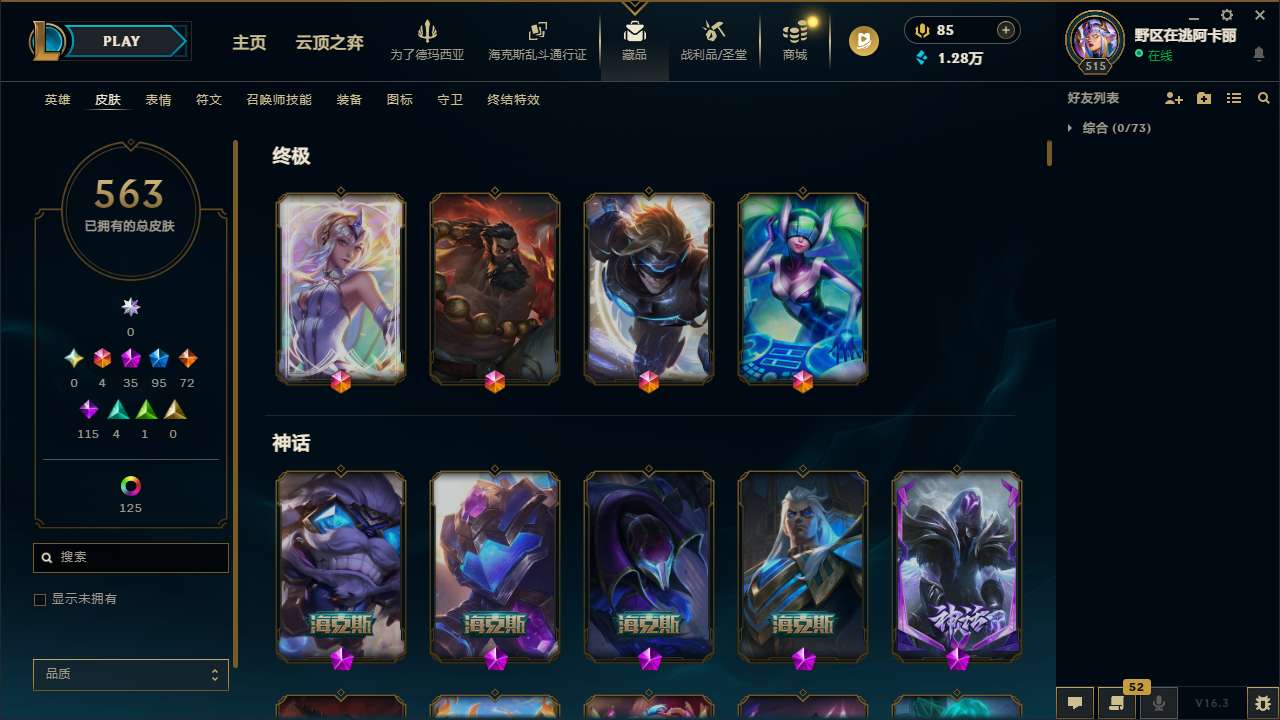Click the bug report icon next to V16.3
The height and width of the screenshot is (720, 1280).
tap(1262, 702)
